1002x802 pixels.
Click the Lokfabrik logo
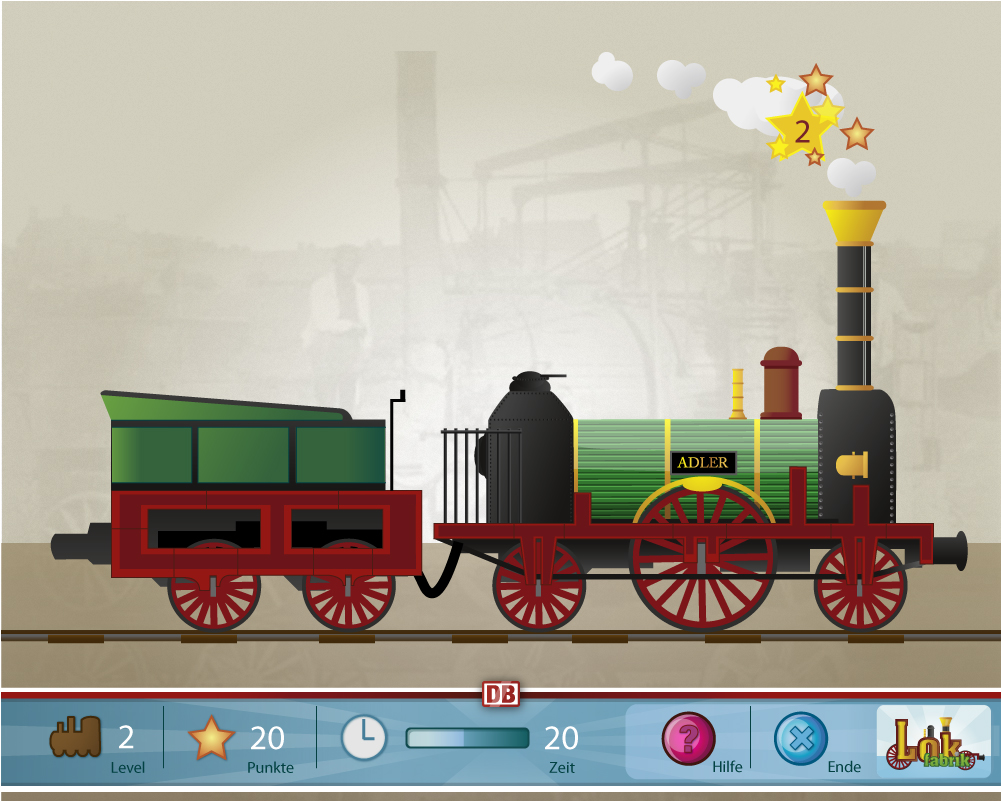934,742
